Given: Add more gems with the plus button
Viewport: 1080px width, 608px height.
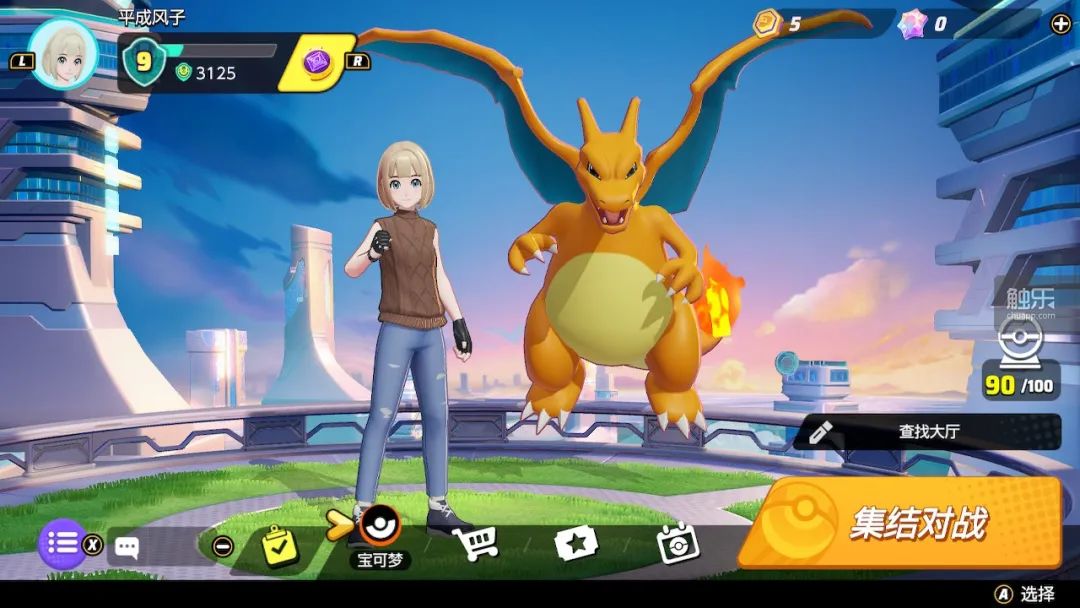Looking at the screenshot, I should tap(1061, 24).
